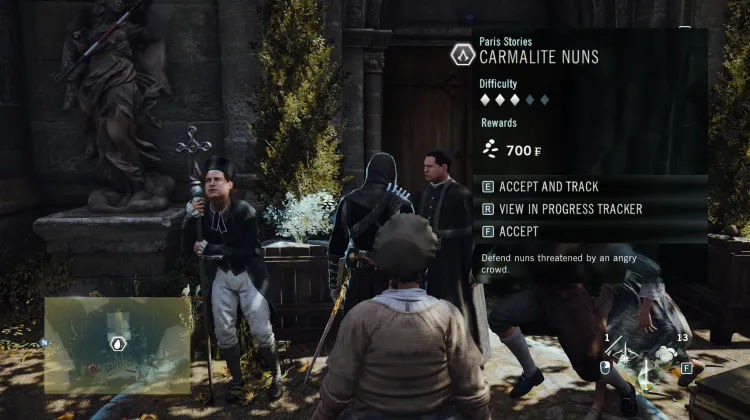Open the minimap
The width and height of the screenshot is (750, 420).
117,344
